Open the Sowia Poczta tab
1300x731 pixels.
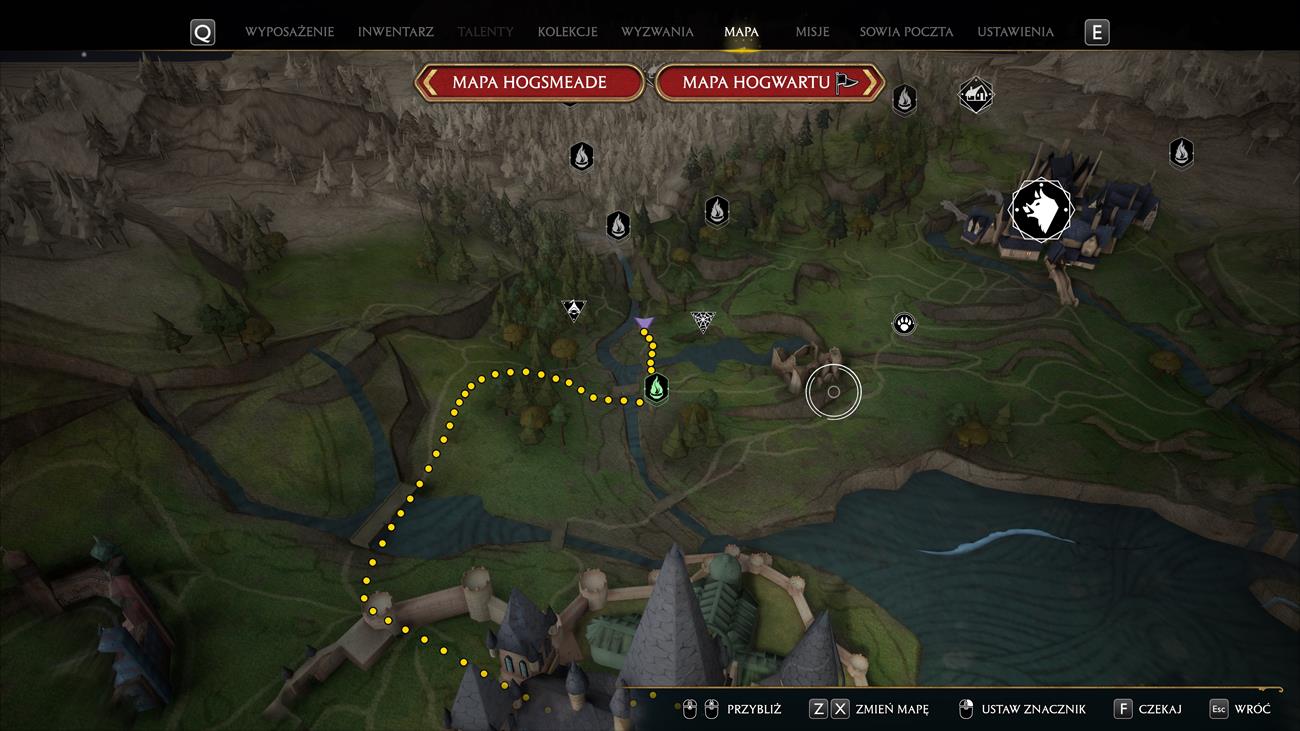(906, 32)
